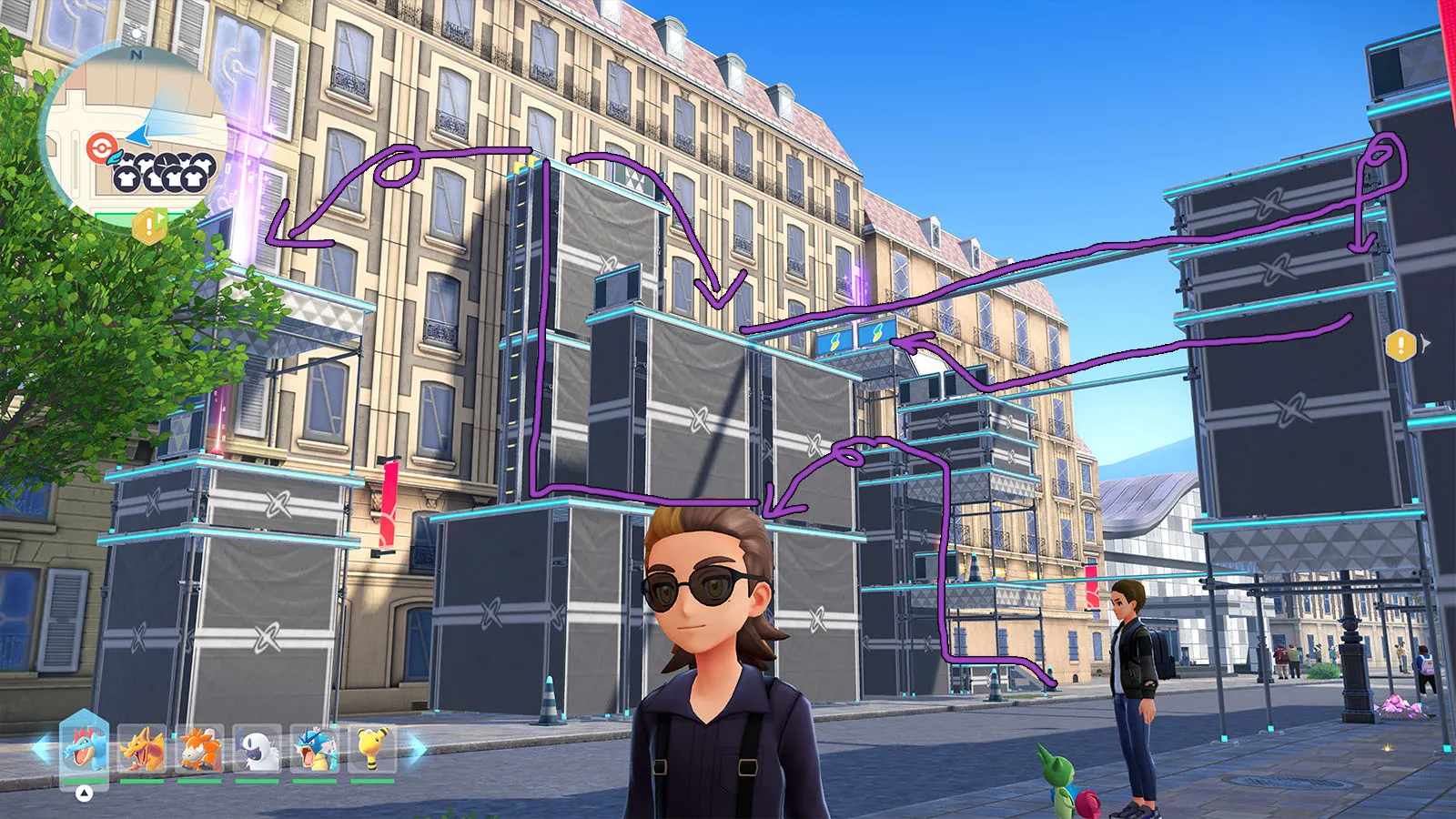The height and width of the screenshot is (819, 1456).
Task: Click the left arrow beside the party bar
Action: (42, 749)
